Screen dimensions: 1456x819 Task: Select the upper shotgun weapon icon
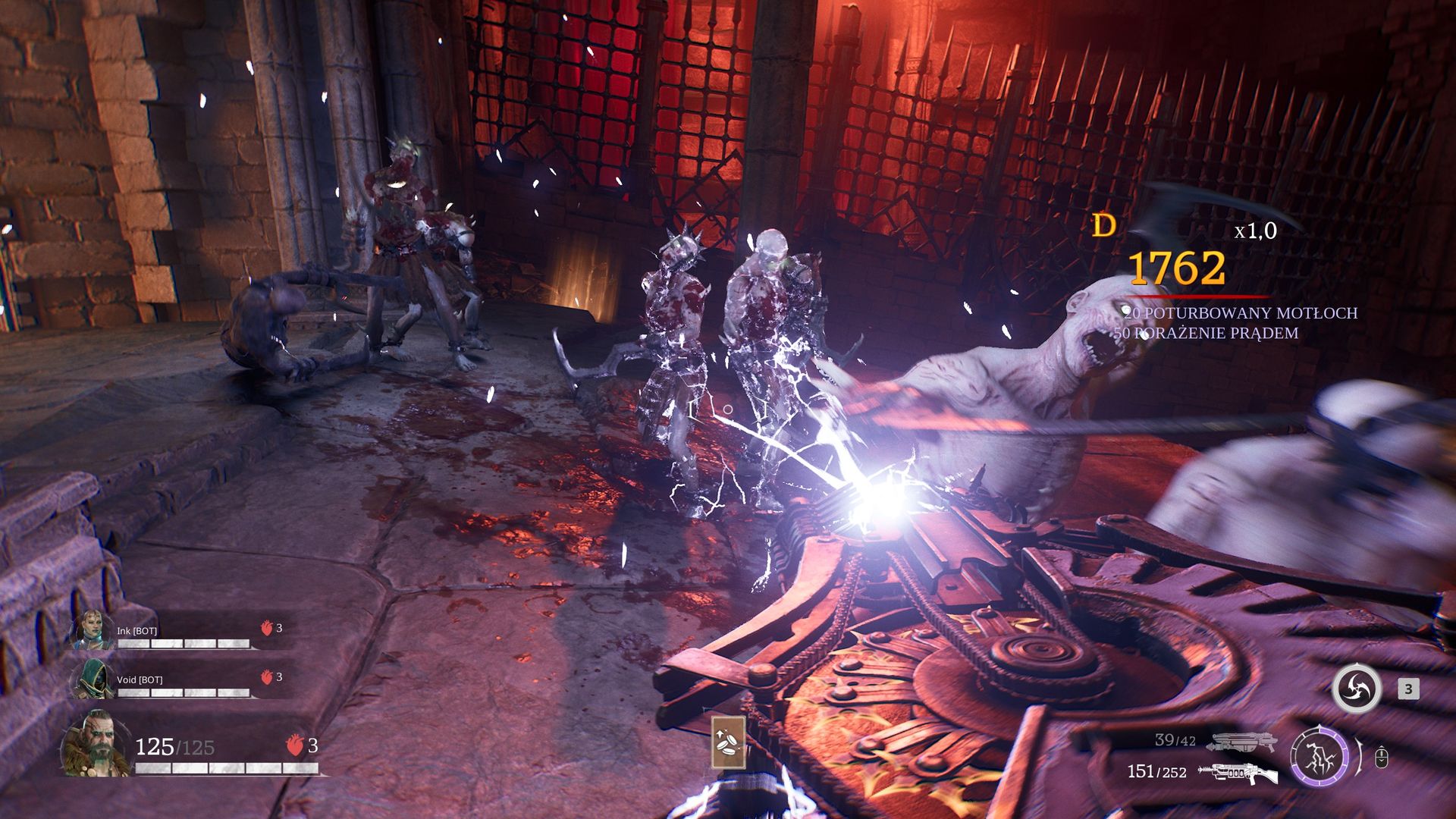1243,742
